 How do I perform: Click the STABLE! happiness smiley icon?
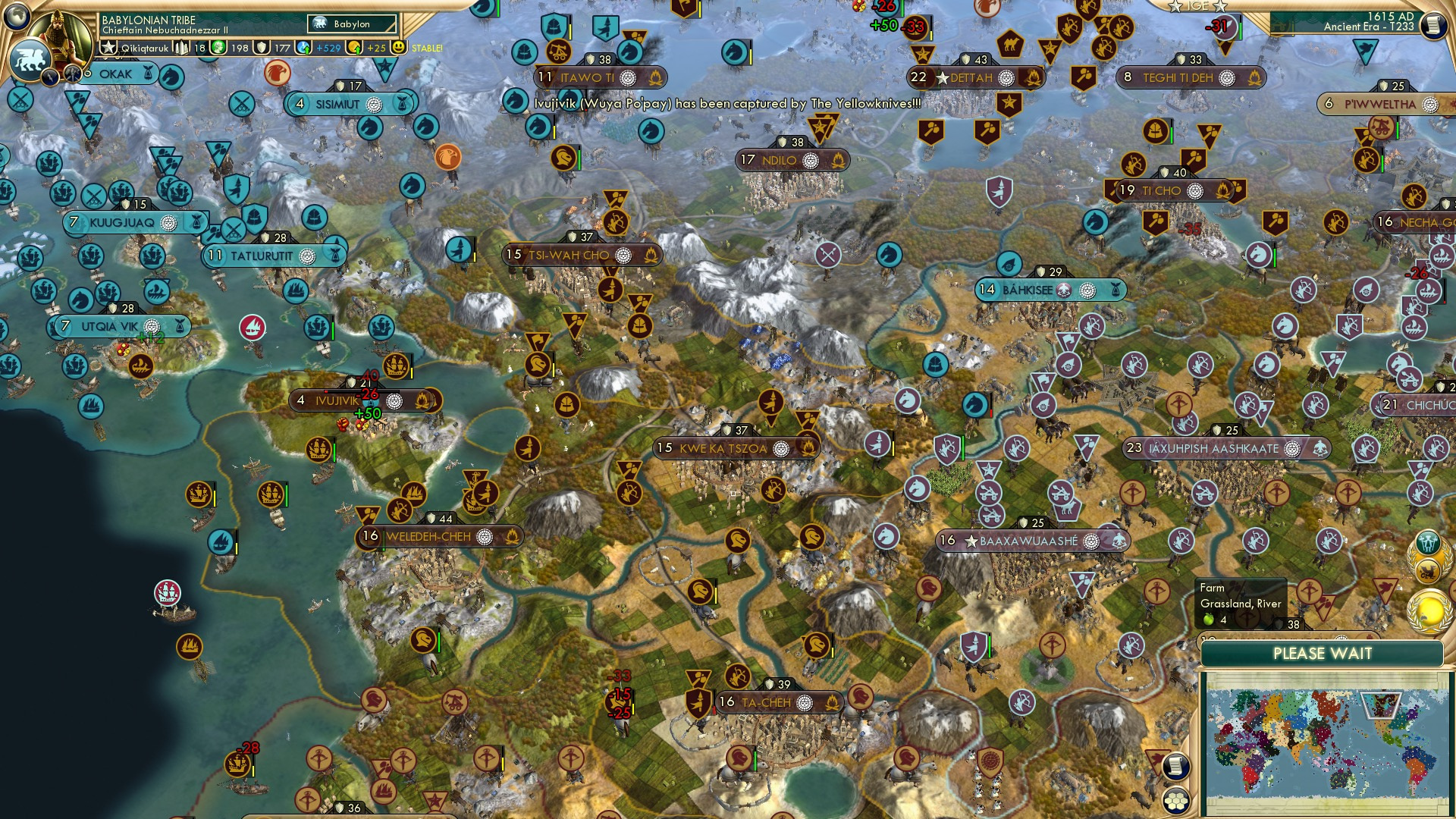pos(400,47)
